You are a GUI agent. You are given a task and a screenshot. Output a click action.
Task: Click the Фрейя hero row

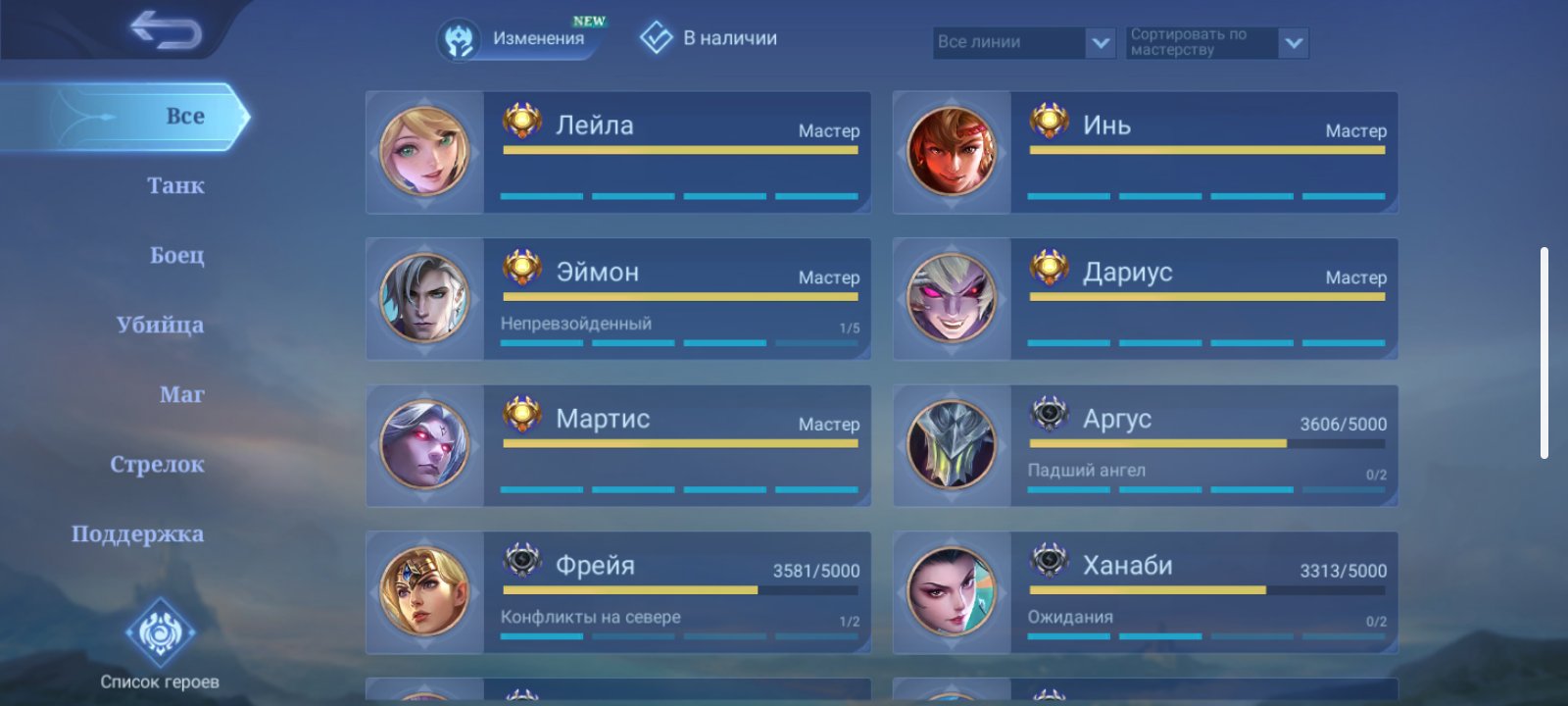618,593
